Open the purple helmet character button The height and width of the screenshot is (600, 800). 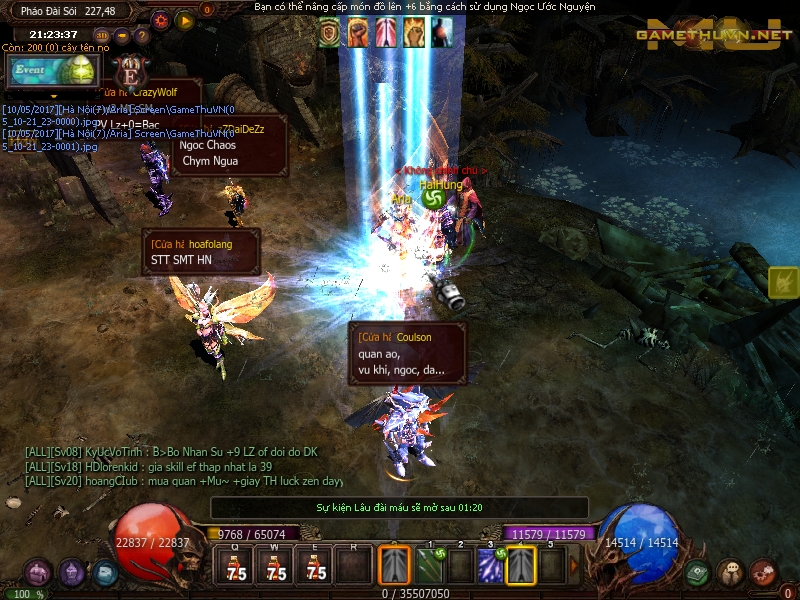tap(72, 573)
